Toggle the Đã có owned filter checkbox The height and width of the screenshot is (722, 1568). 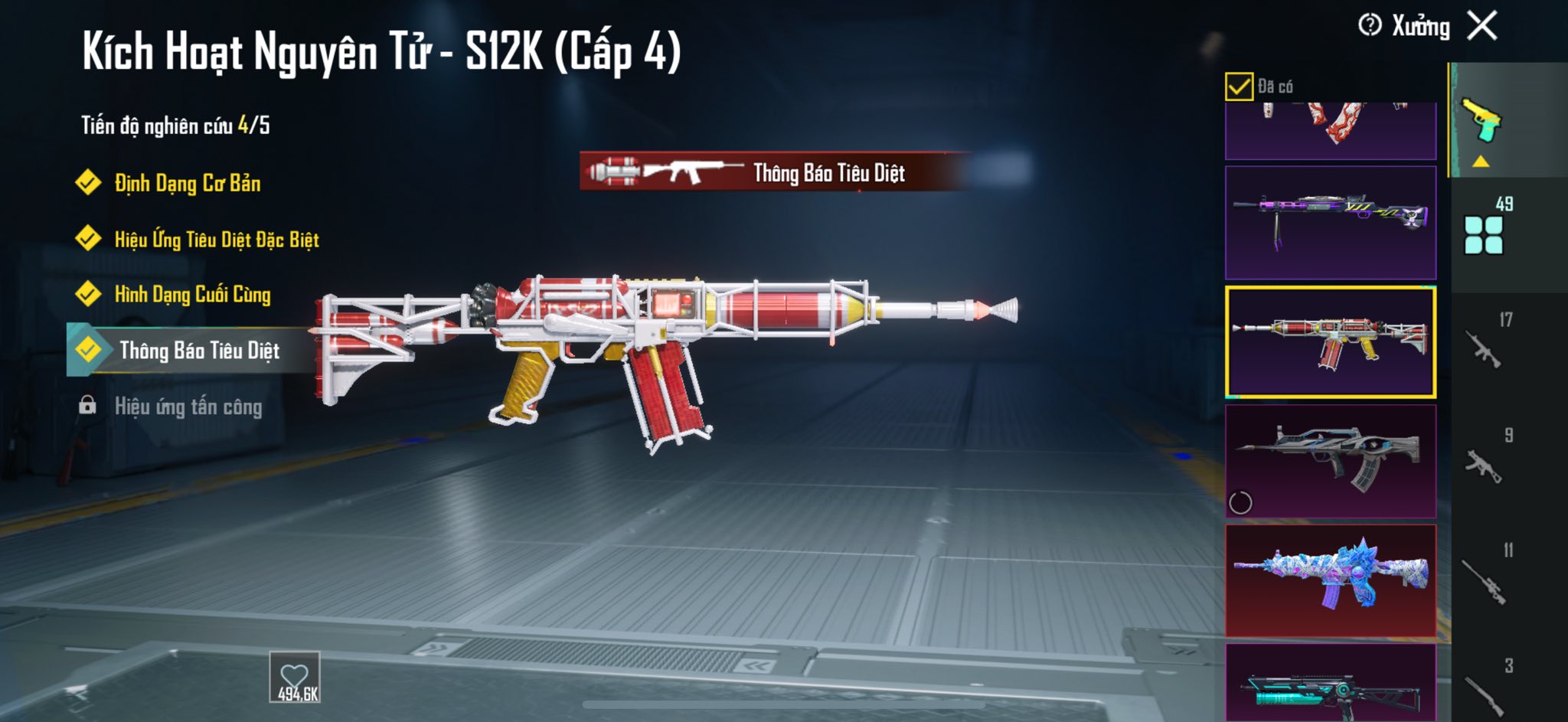(x=1239, y=87)
